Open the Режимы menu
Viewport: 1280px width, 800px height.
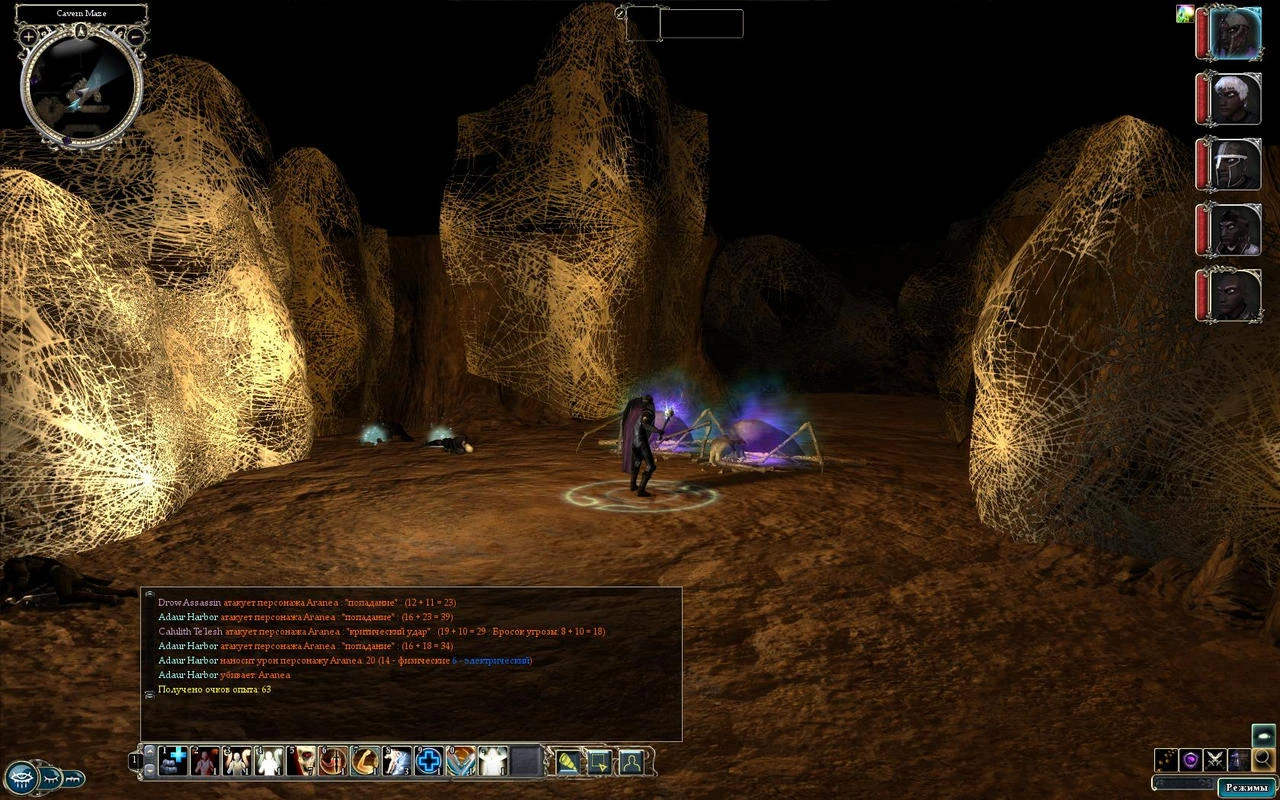[1246, 787]
